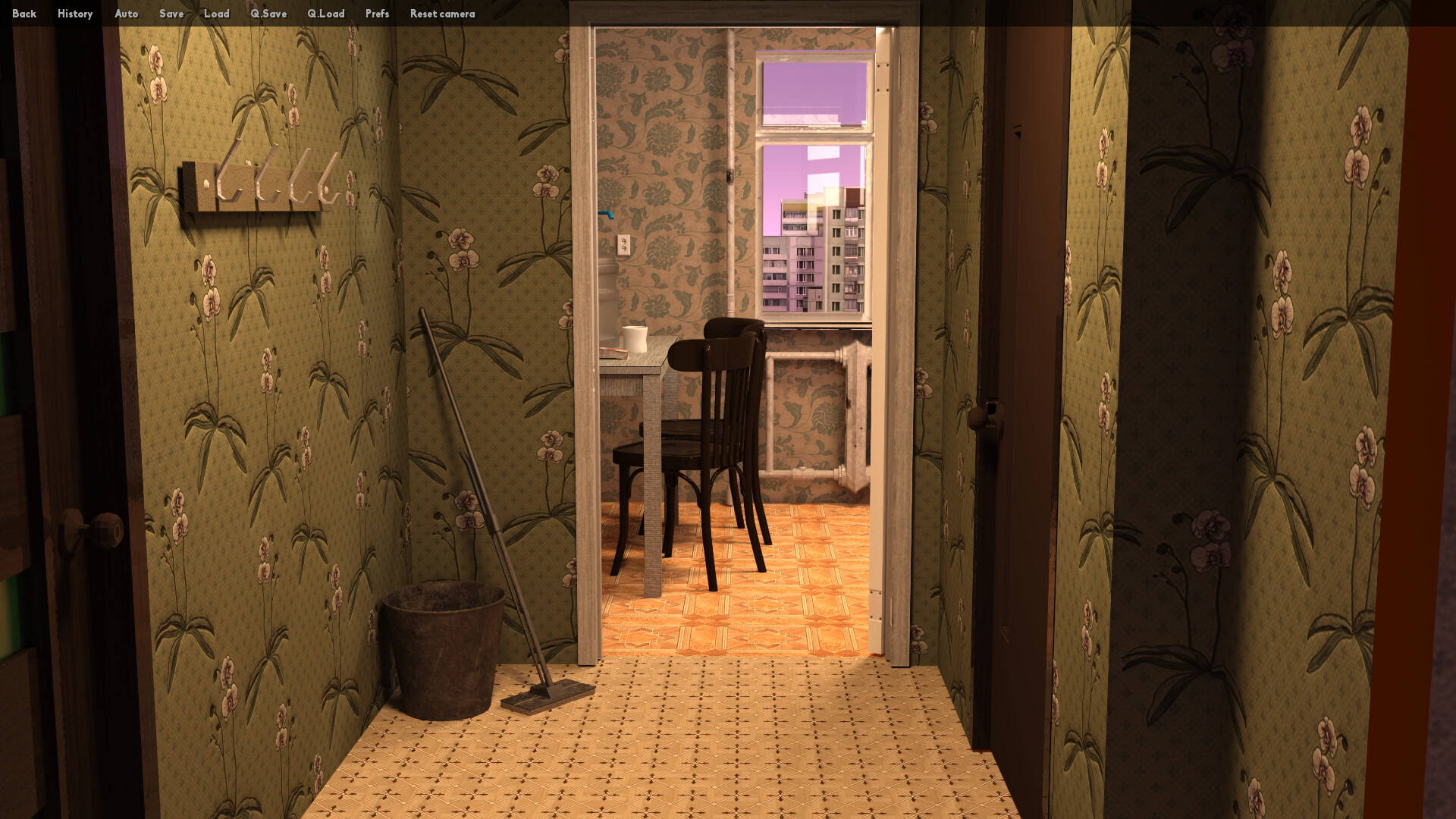This screenshot has width=1456, height=819.
Task: Perform a Quick Save with Q.Save
Action: click(268, 14)
